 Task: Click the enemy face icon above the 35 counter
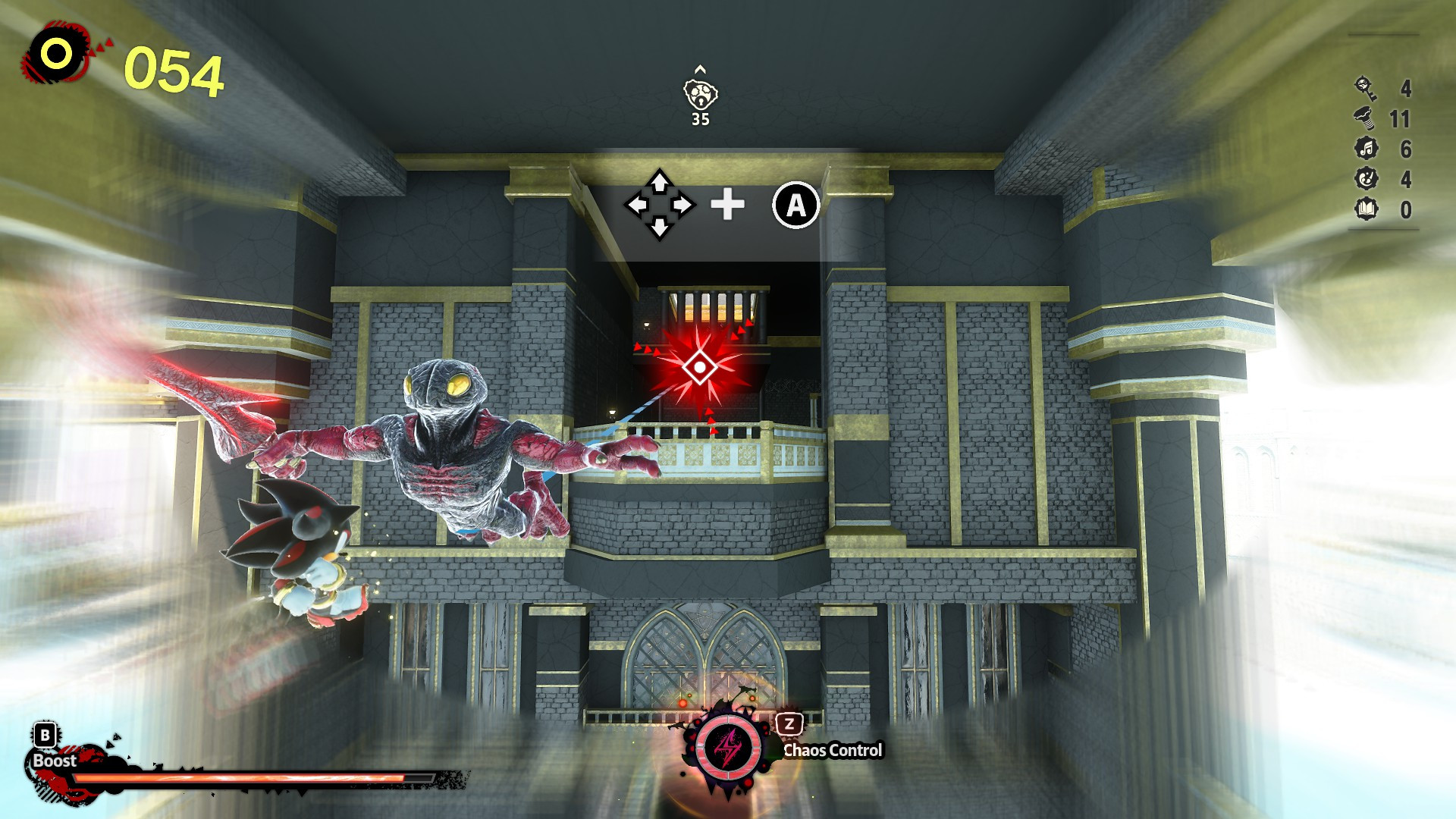[x=700, y=93]
